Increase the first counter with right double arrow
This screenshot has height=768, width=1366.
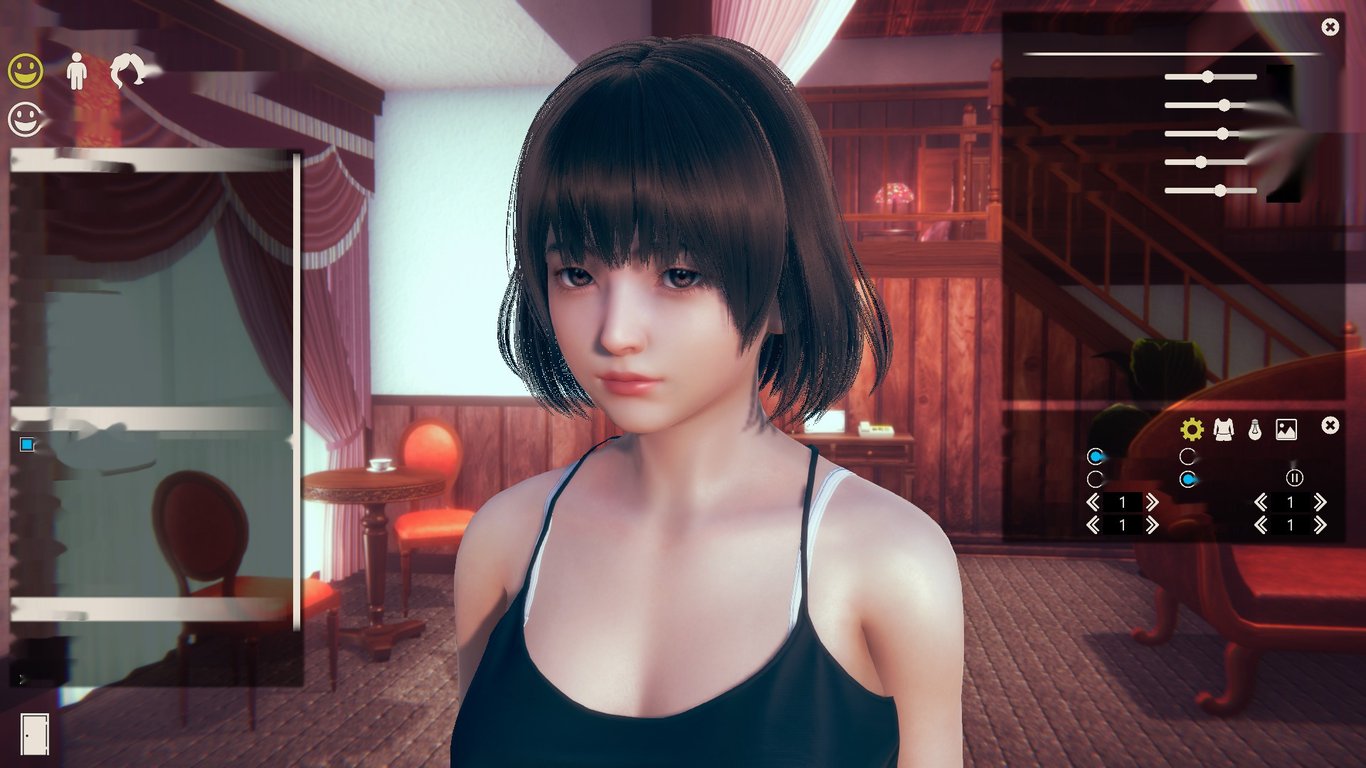1152,501
